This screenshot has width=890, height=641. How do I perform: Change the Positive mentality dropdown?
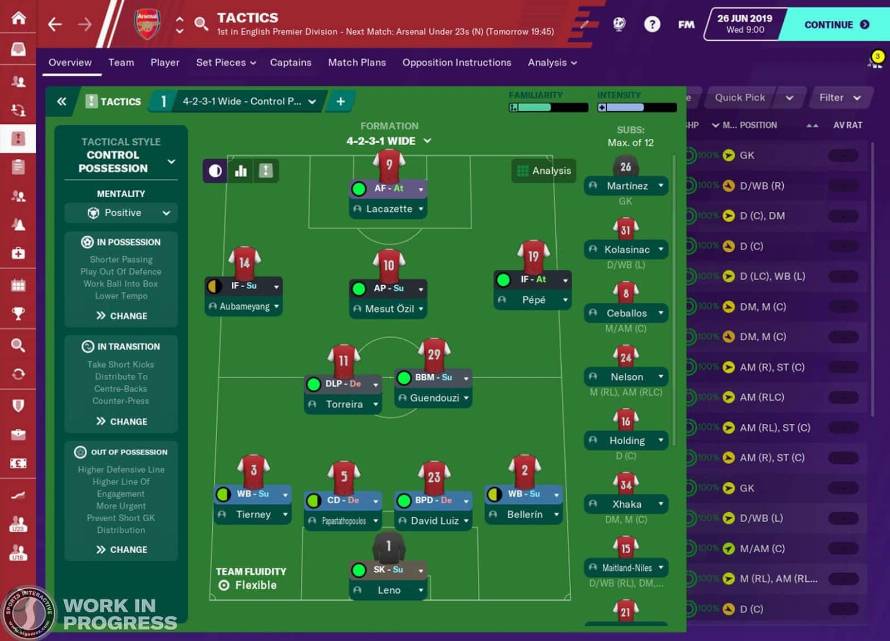121,213
